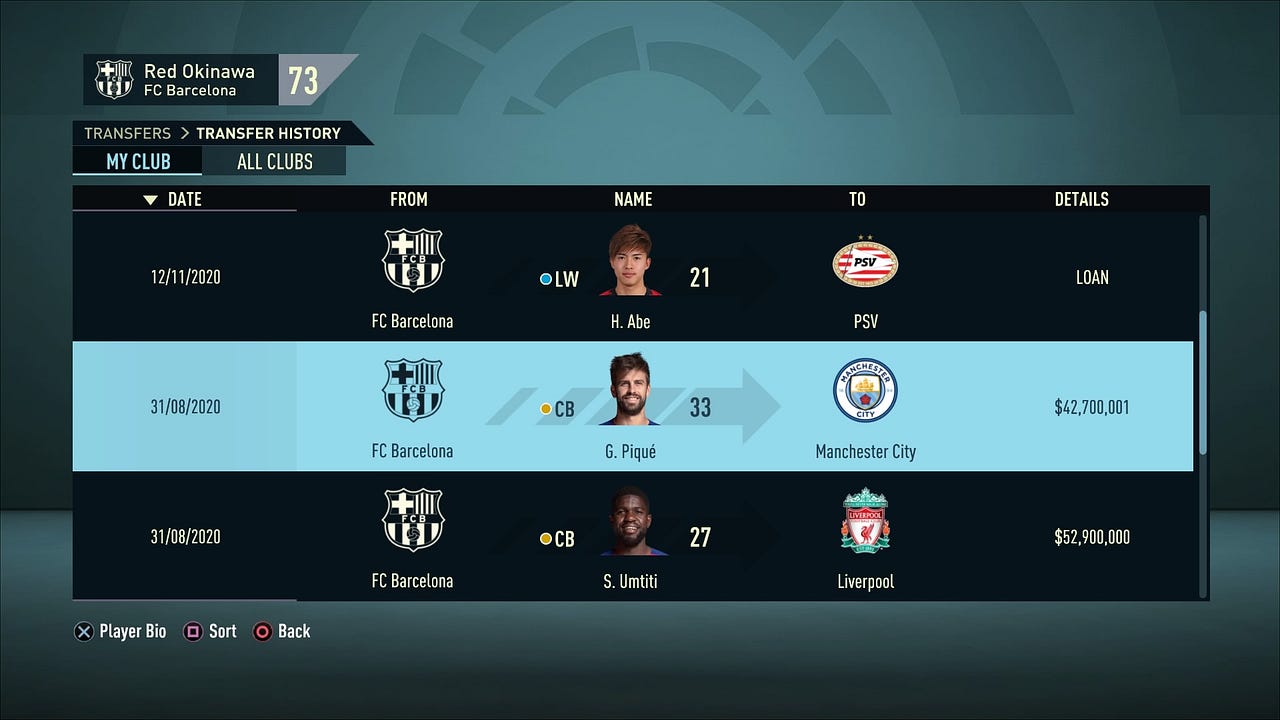Click the Name column header
1280x720 pixels.
pyautogui.click(x=632, y=199)
